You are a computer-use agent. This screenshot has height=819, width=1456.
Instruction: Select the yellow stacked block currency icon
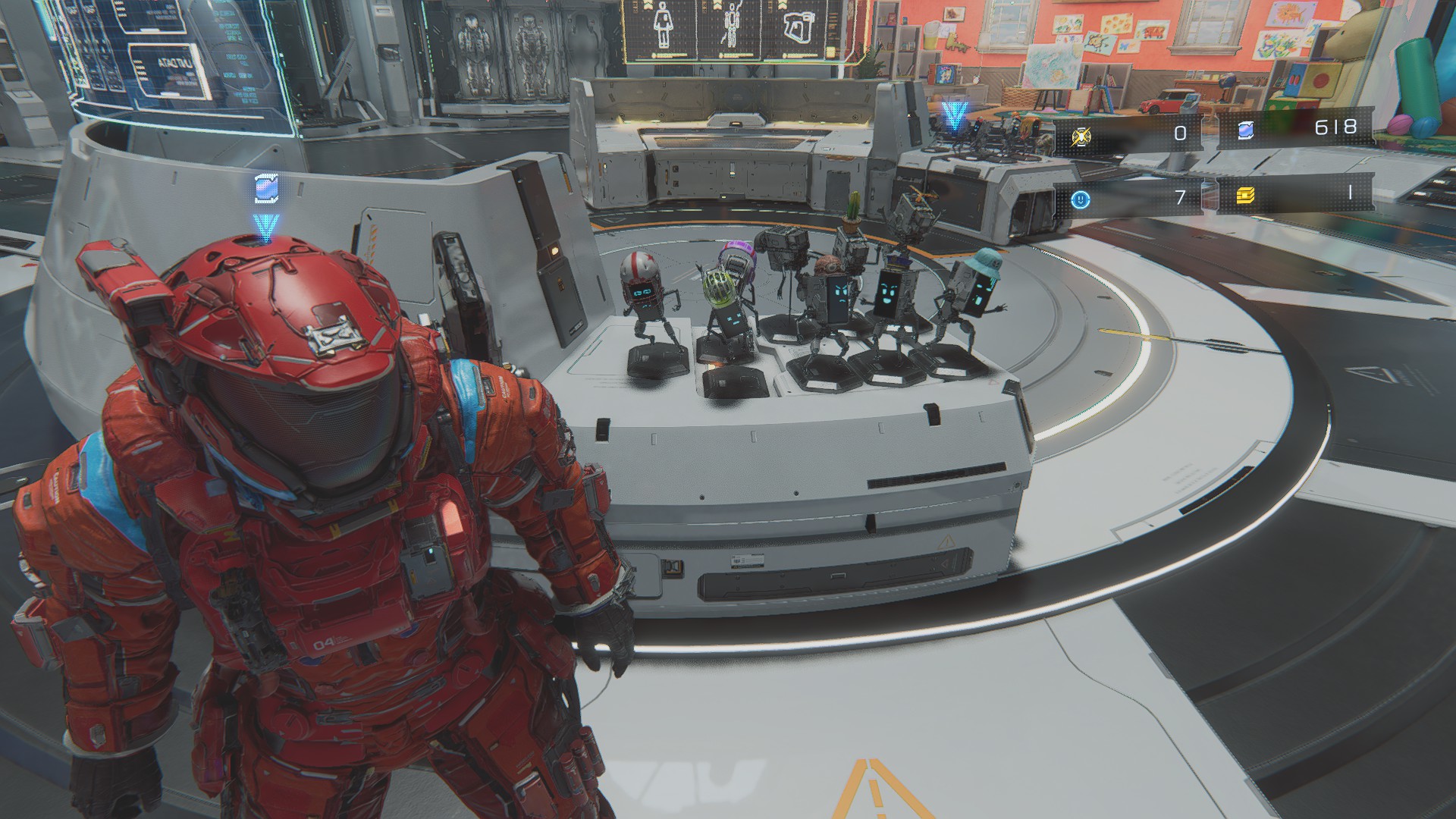pyautogui.click(x=1245, y=196)
